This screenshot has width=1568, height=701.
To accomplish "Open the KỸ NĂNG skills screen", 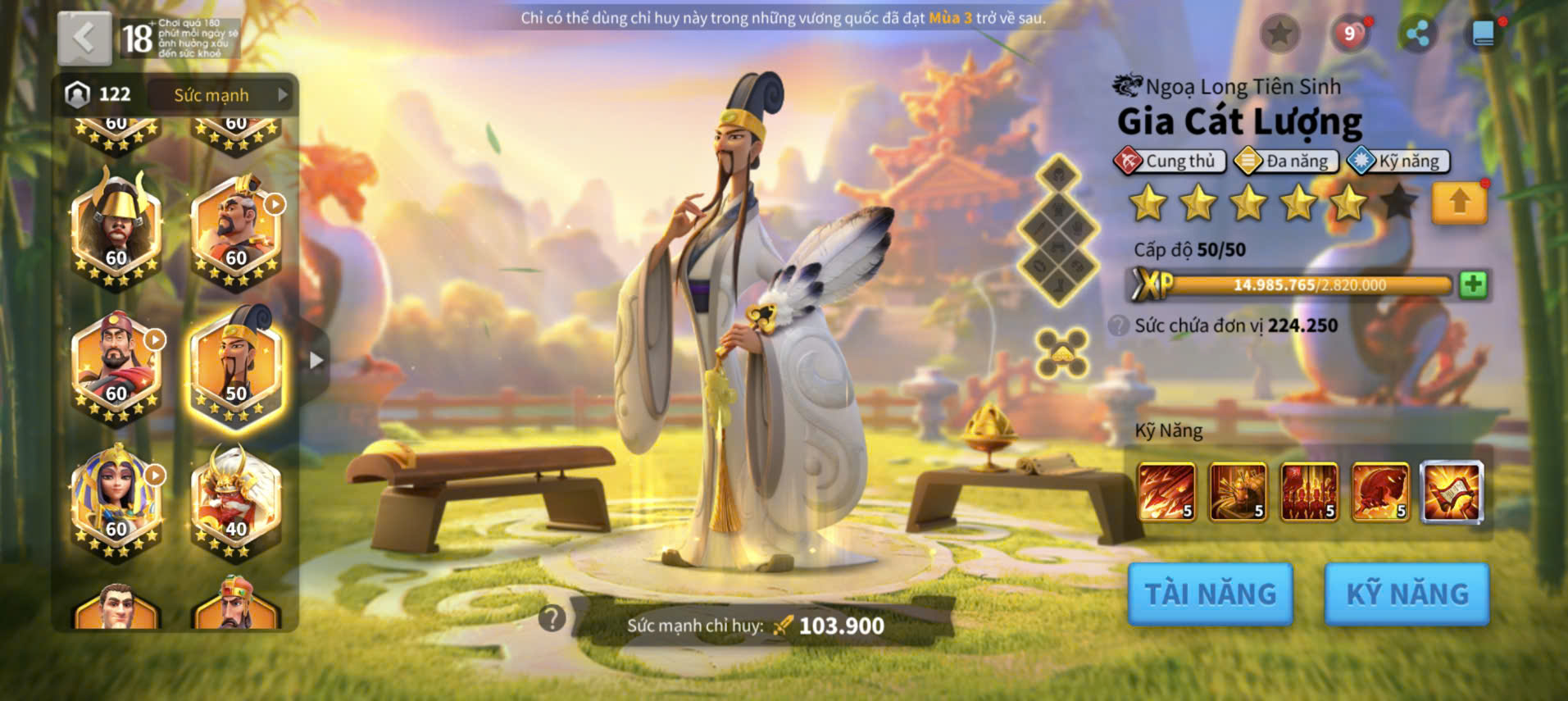I will coord(1407,594).
